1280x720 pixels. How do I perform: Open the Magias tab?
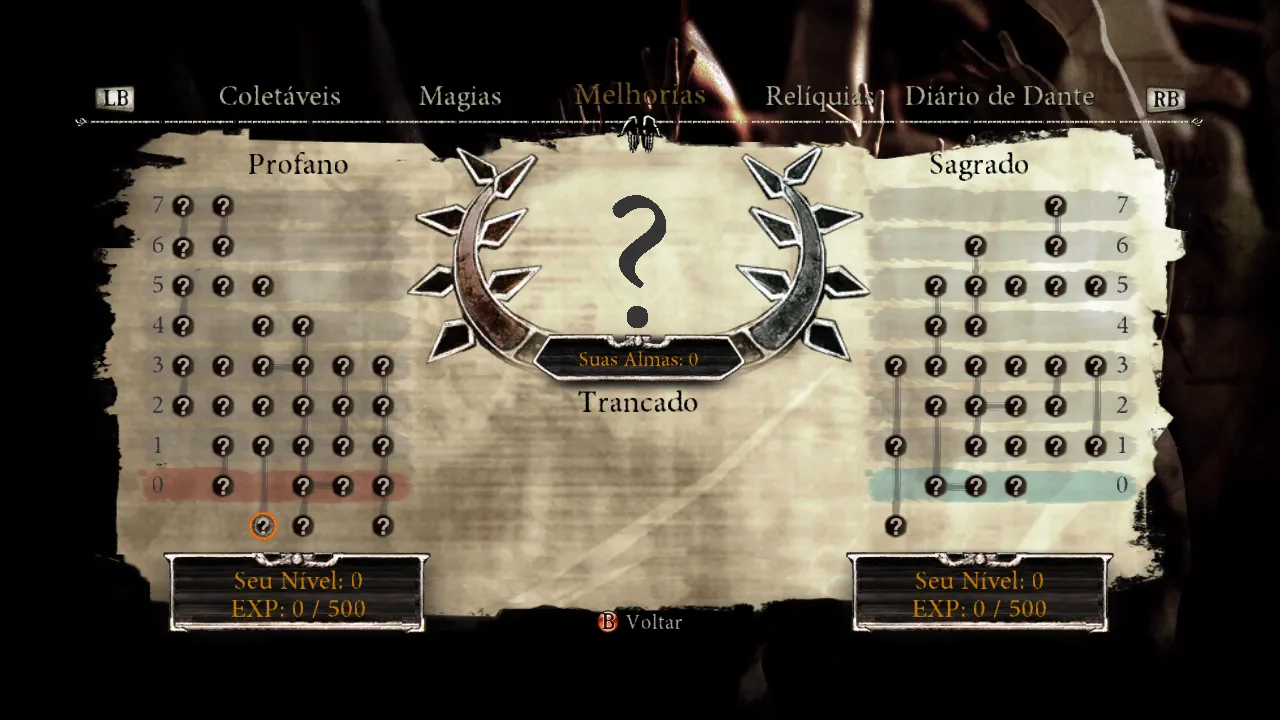coord(460,97)
